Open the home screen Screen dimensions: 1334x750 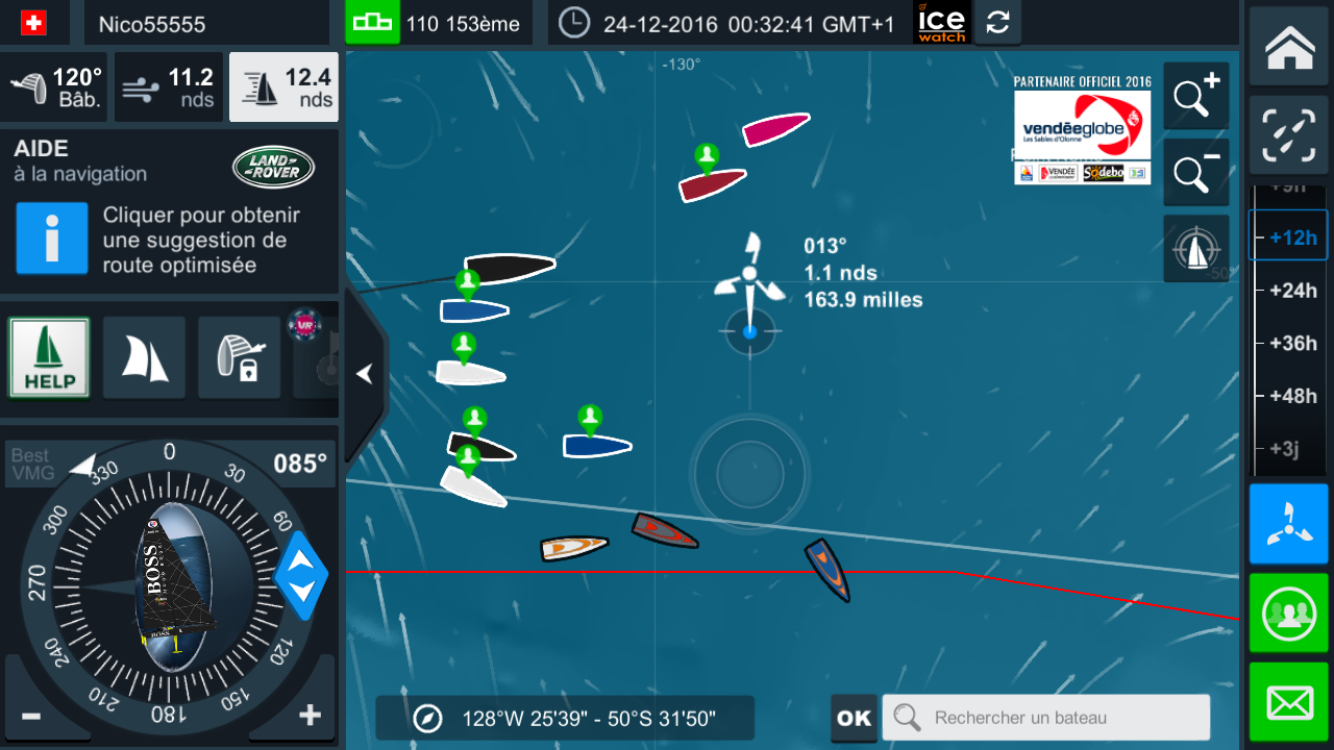[x=1289, y=46]
